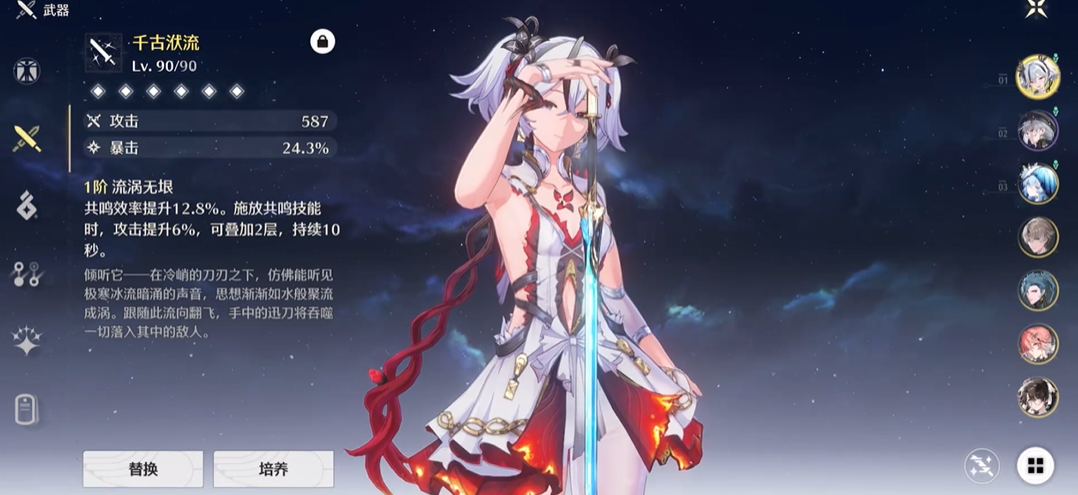Pick the light-brown-haired character portrait
This screenshot has height=495, width=1078.
pyautogui.click(x=1037, y=237)
